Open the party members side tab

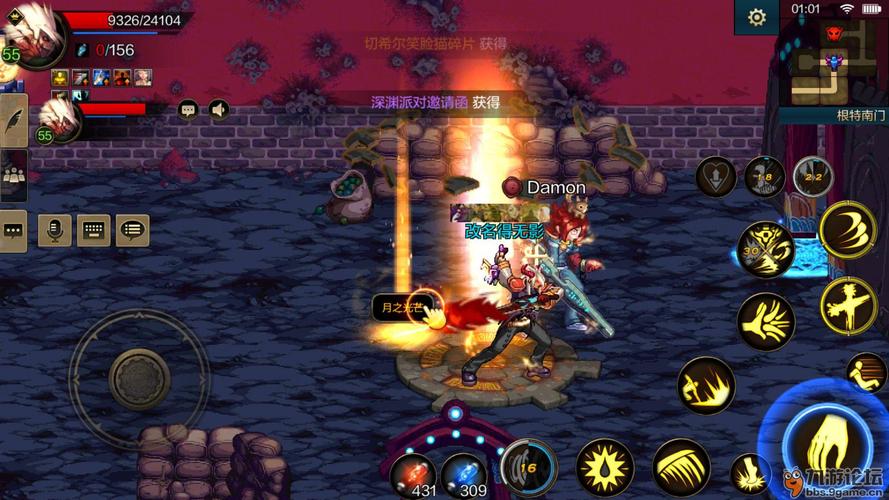click(x=14, y=175)
